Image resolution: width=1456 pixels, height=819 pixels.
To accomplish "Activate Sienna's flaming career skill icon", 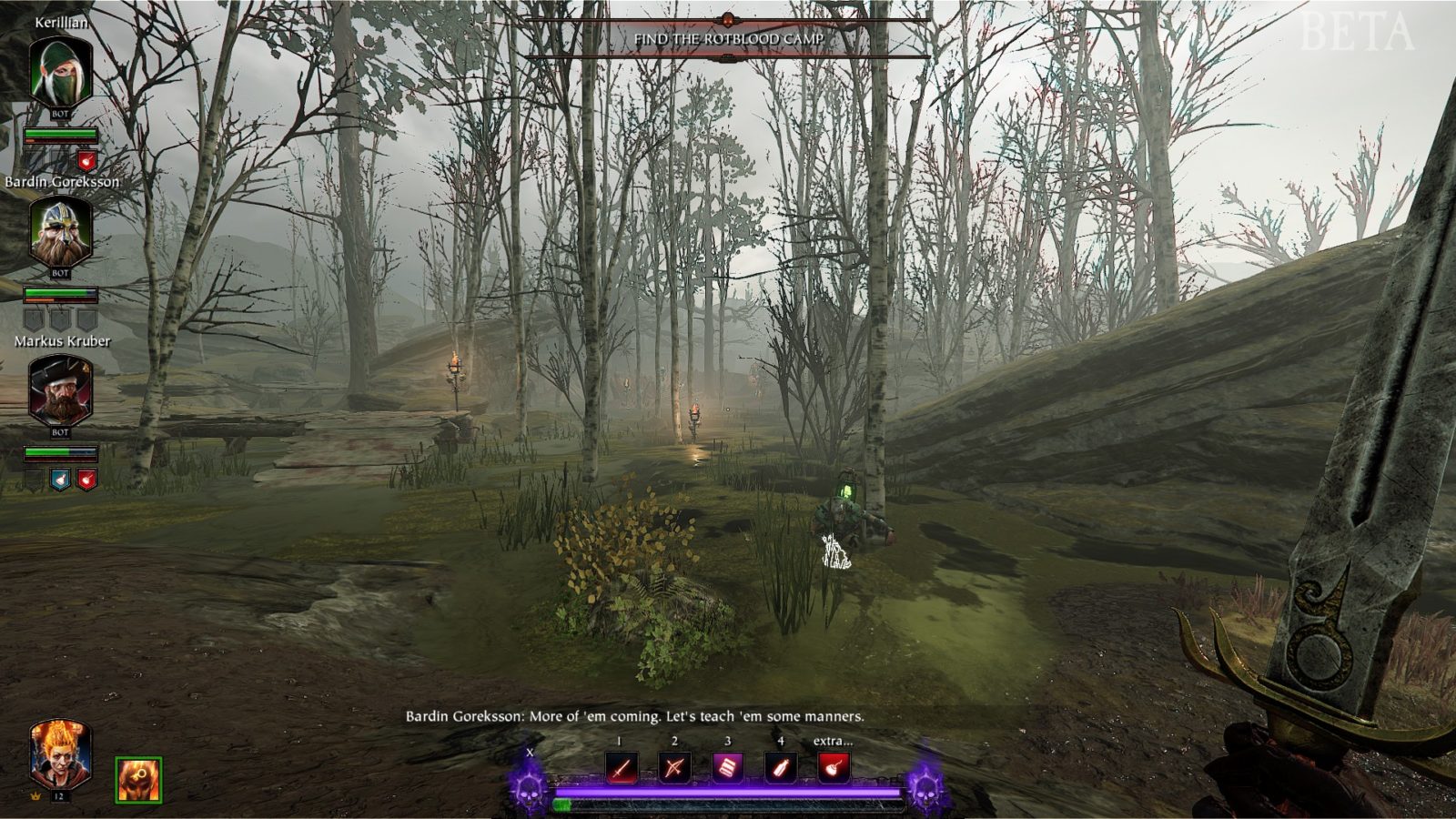I will pyautogui.click(x=138, y=780).
